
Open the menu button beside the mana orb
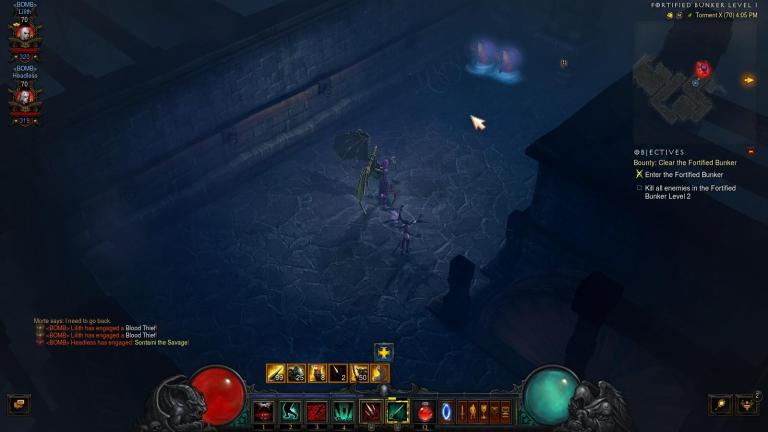point(719,404)
